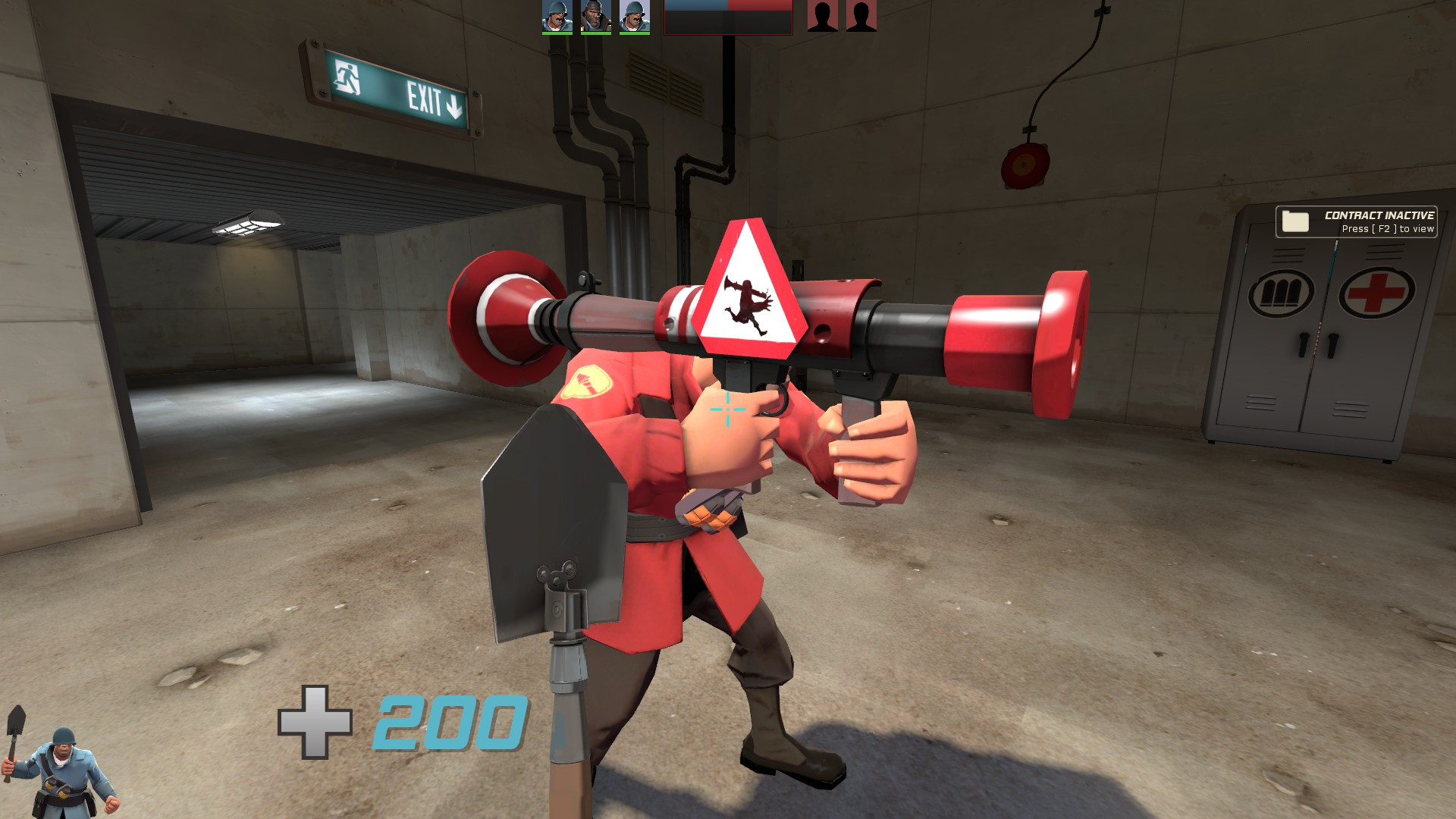Screen dimensions: 1456x819
Task: Click the ammo icon on the left locker door
Action: 1282,292
